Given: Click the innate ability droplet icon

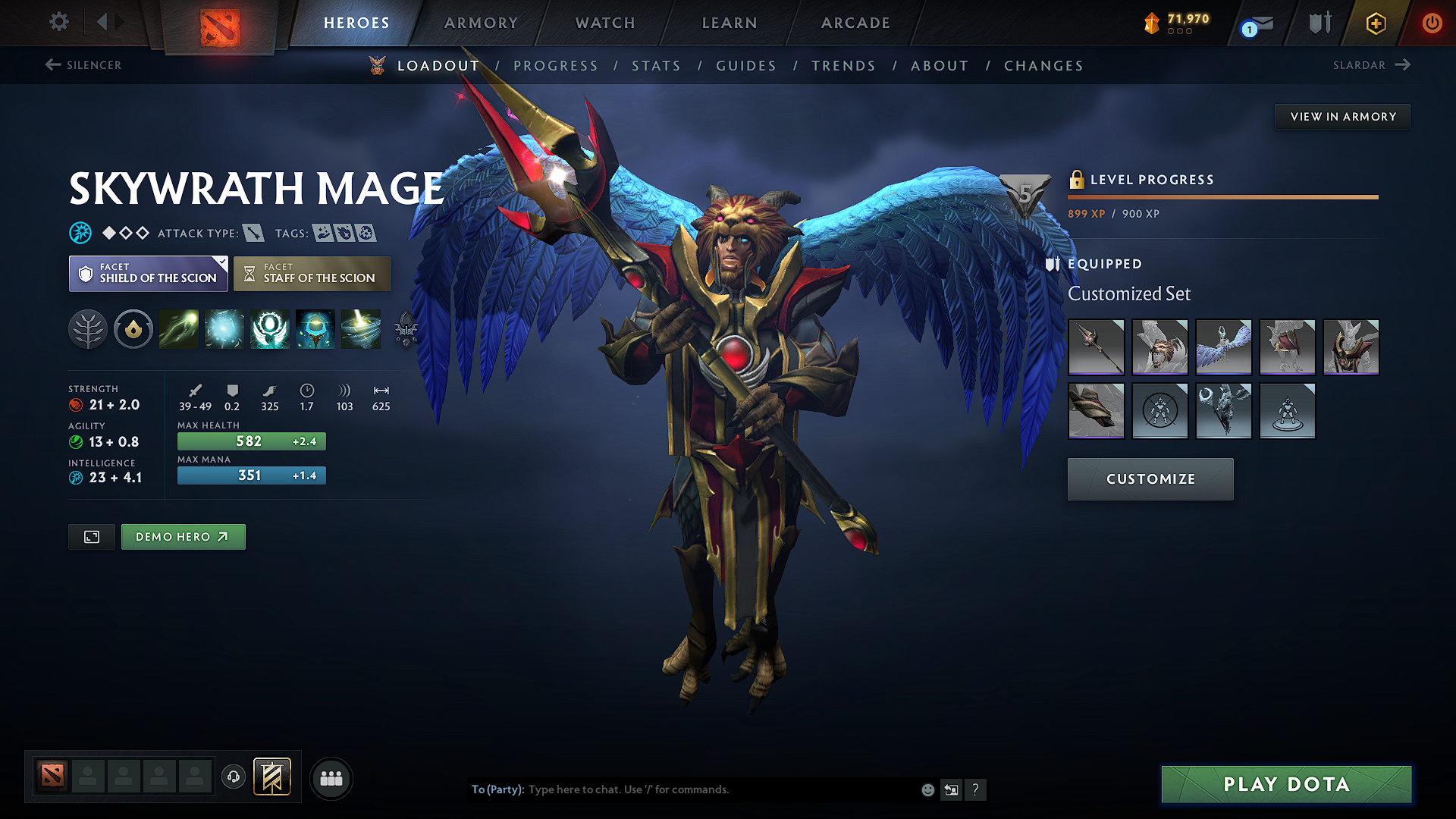Looking at the screenshot, I should click(133, 329).
